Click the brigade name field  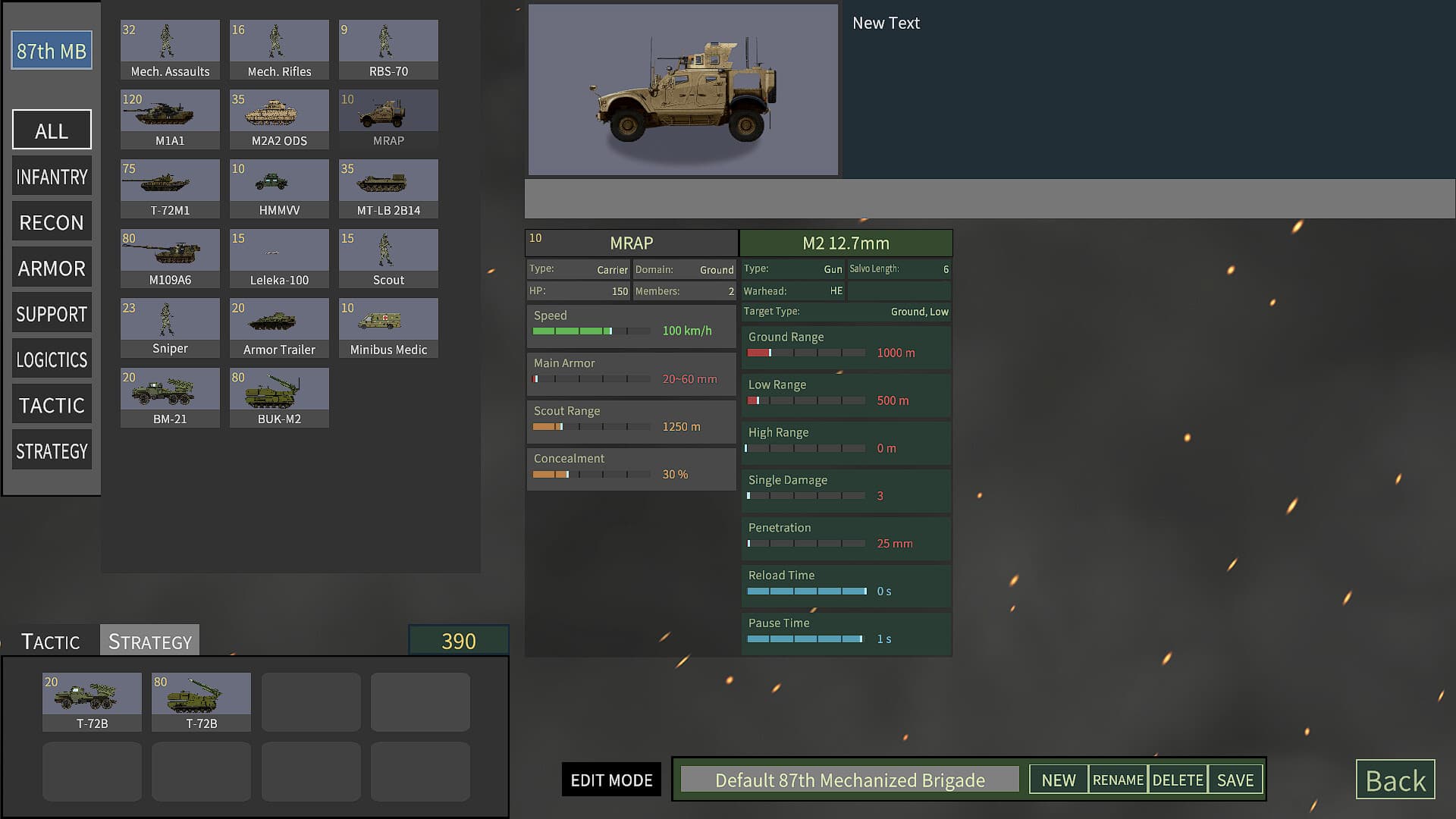coord(850,780)
